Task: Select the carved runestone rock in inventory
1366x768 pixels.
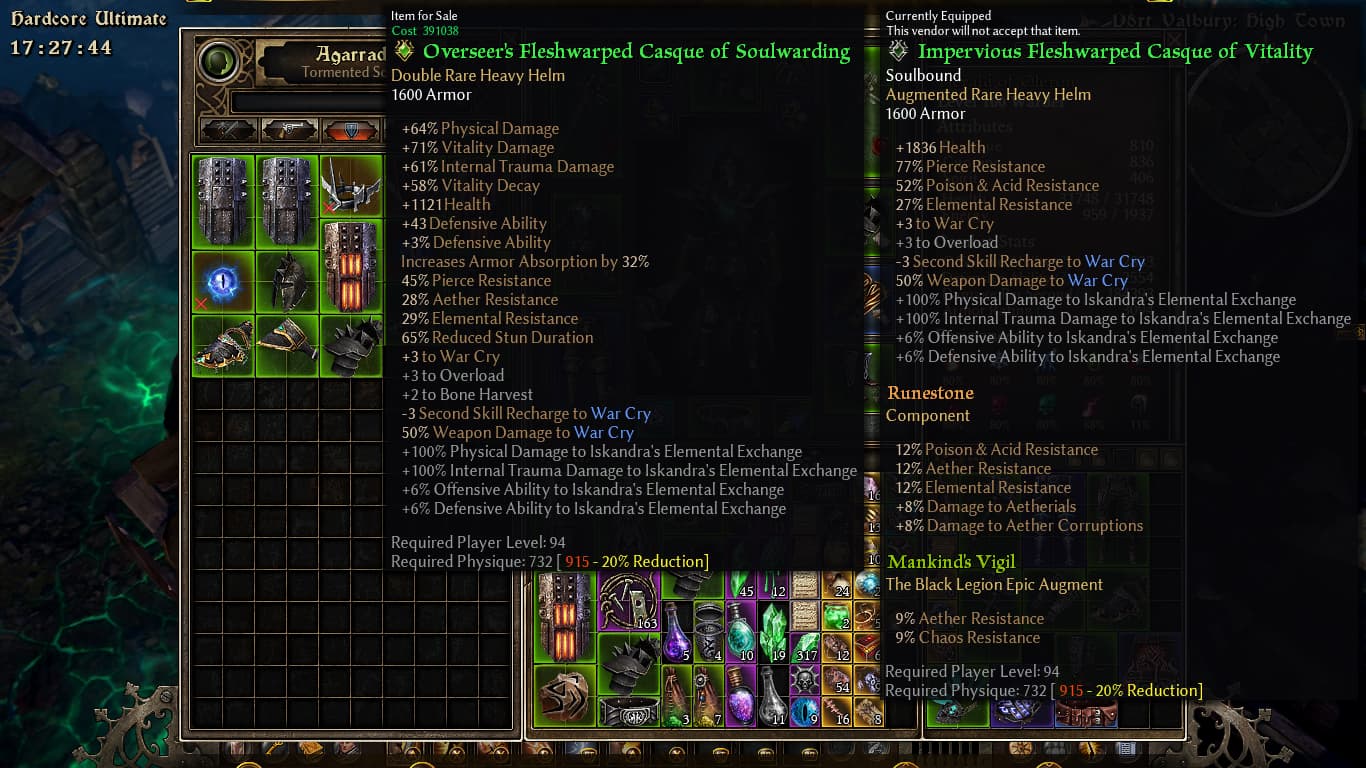Action: pyautogui.click(x=565, y=695)
